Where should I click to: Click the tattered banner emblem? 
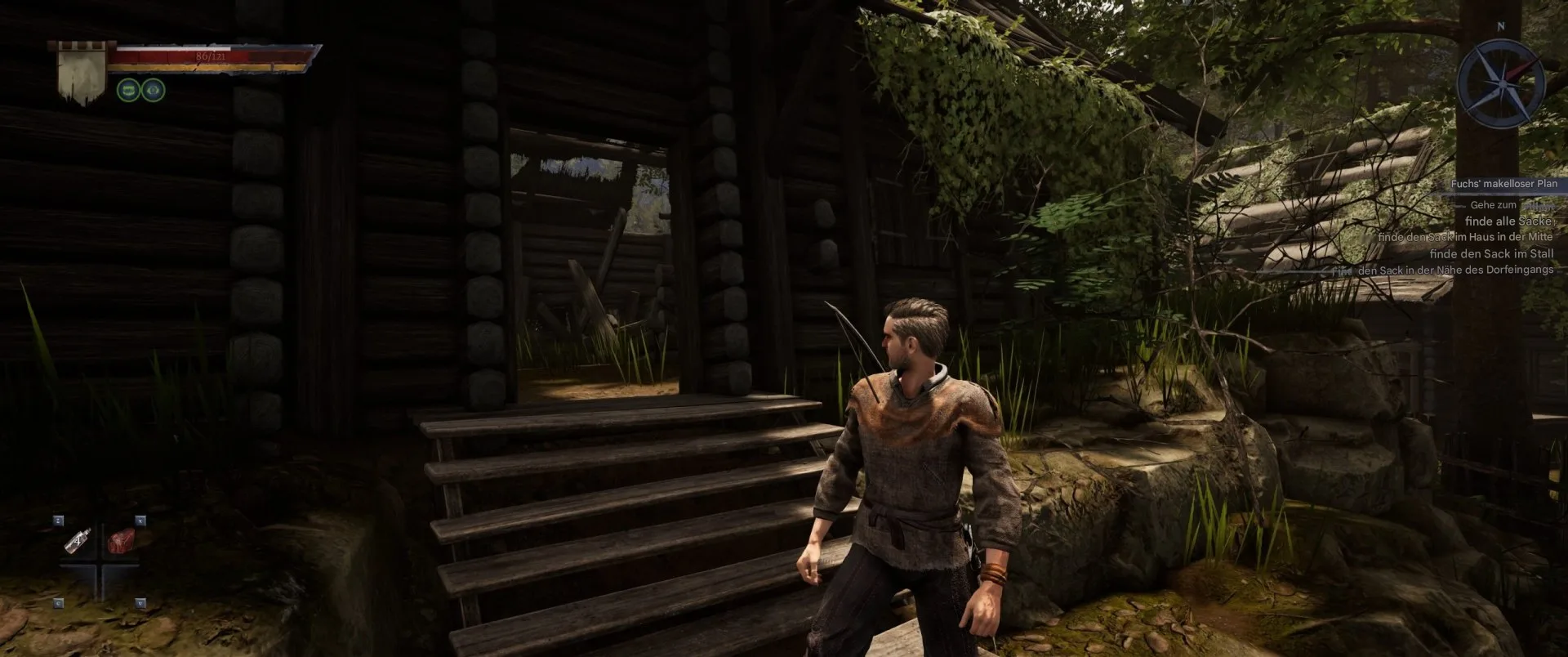point(79,71)
